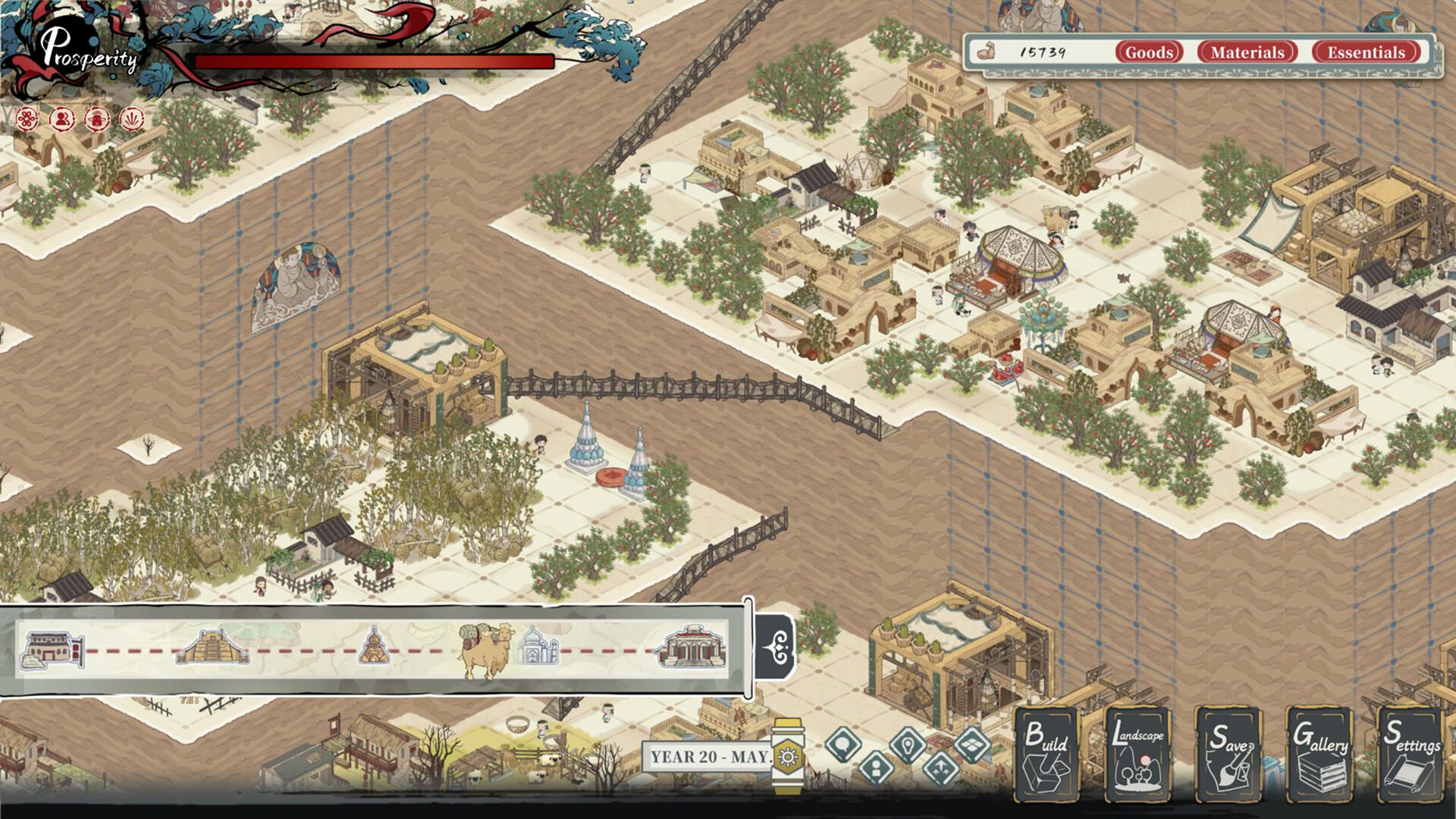Open the tile overlay diamond icon
The image size is (1456, 819).
971,743
